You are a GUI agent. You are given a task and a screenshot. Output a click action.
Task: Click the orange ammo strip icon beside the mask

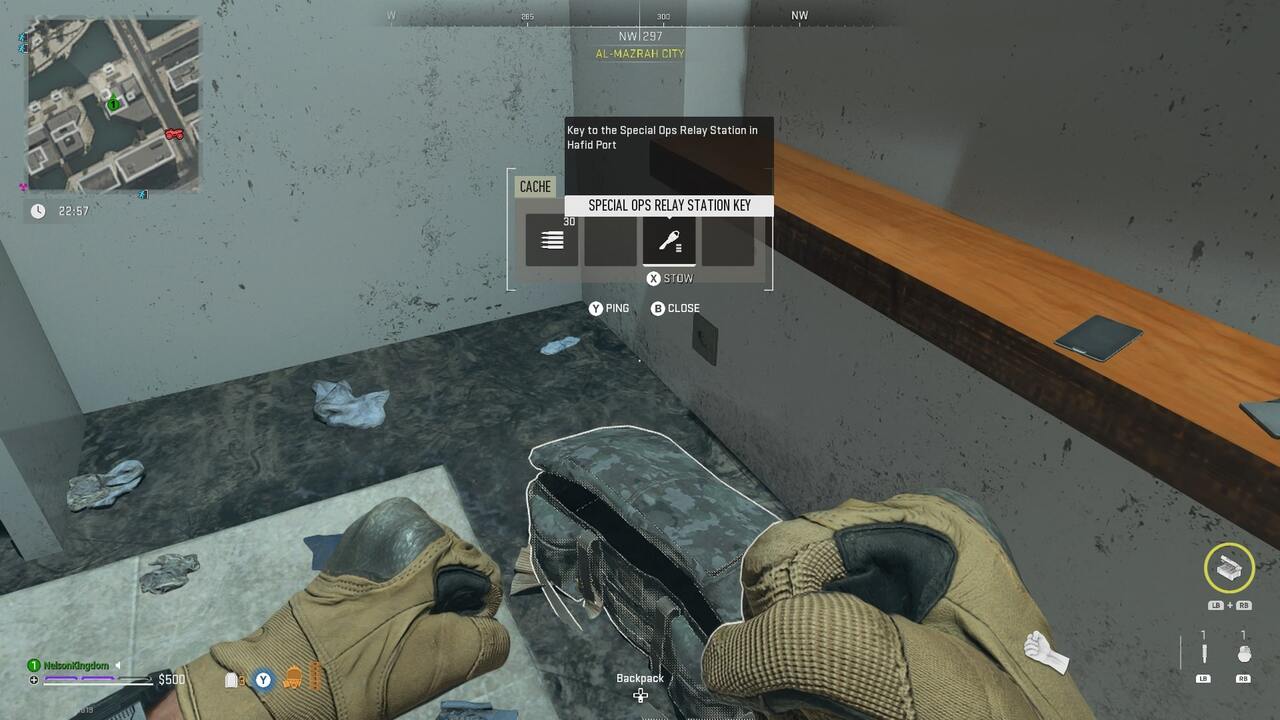(316, 677)
